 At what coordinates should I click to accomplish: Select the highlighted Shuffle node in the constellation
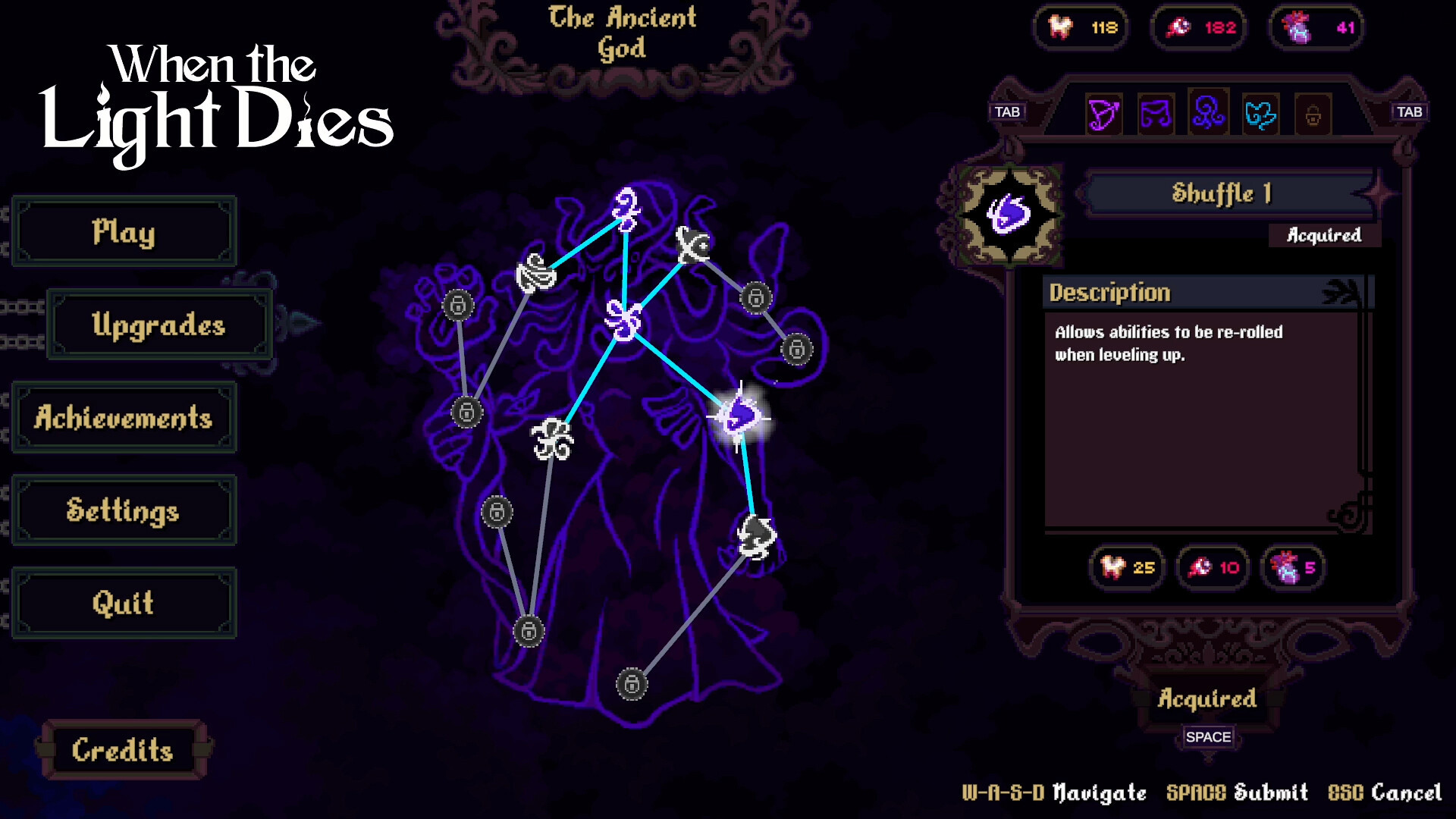coord(737,416)
